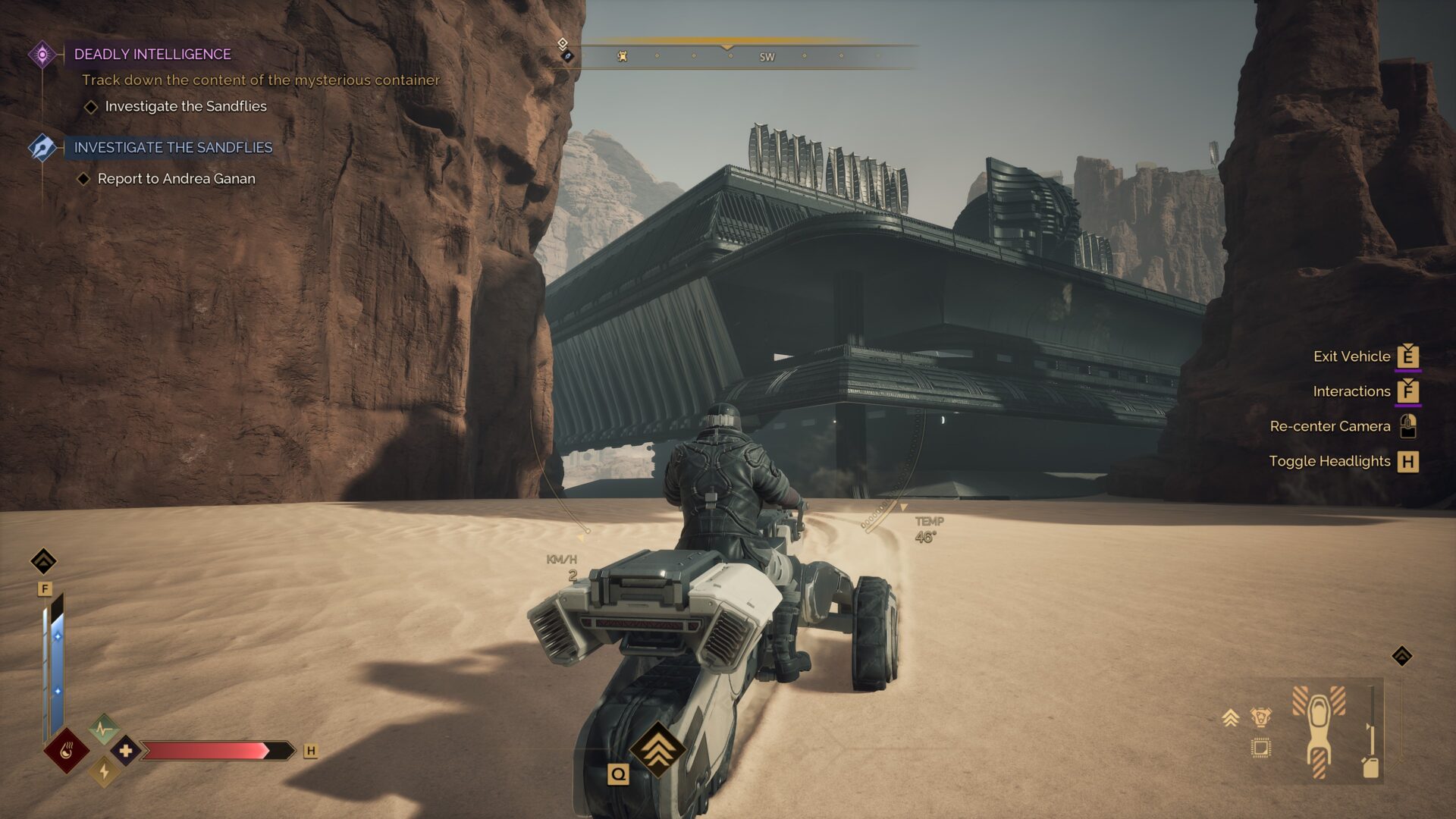Click the blue quest marker on the compass
Image resolution: width=1456 pixels, height=819 pixels.
point(566,56)
